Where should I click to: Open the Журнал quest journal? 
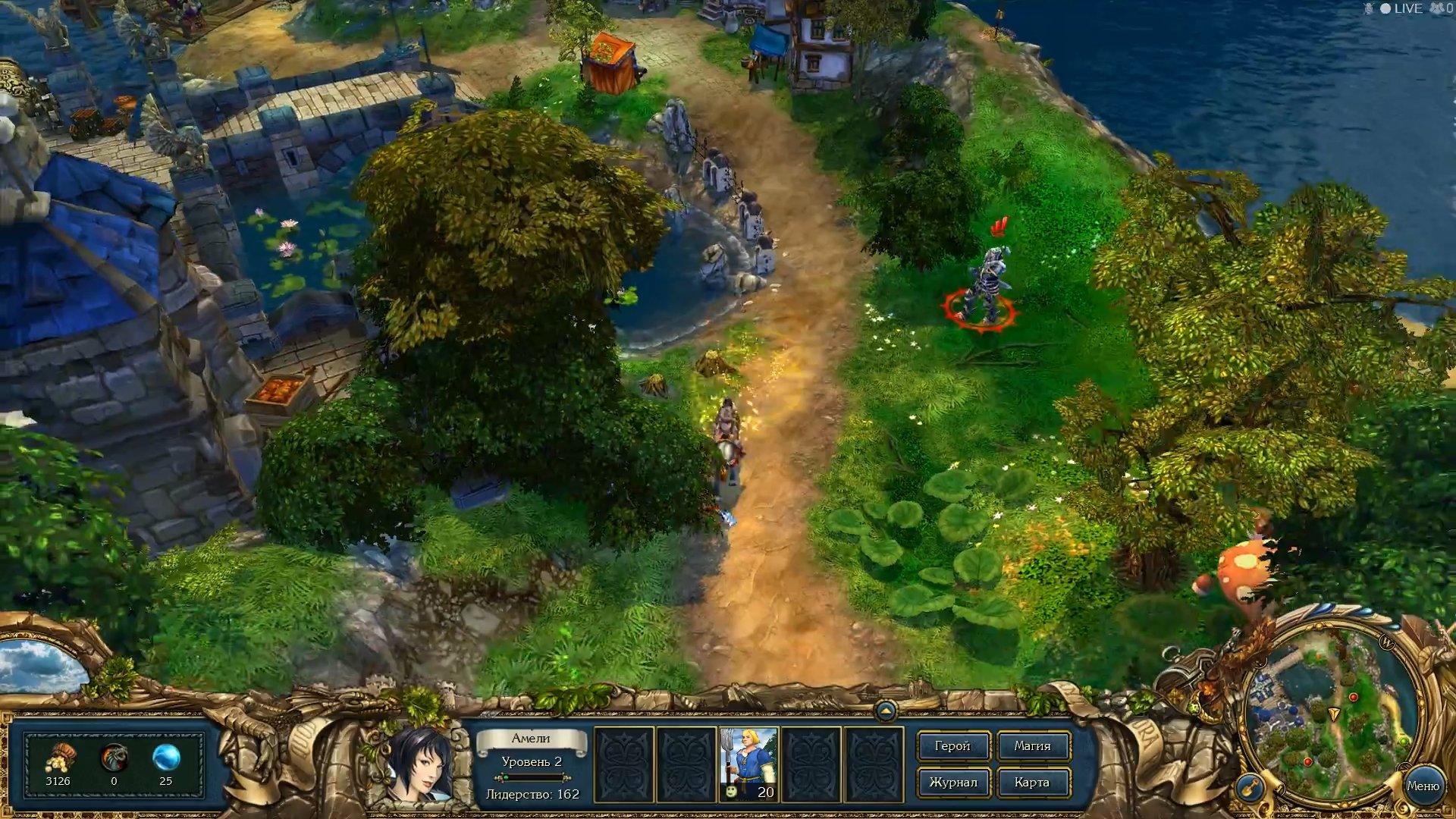tap(952, 782)
